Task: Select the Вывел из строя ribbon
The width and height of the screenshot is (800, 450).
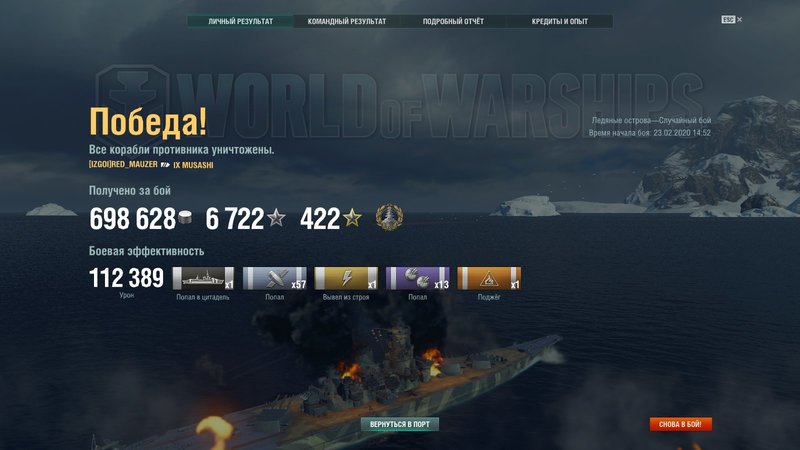Action: pyautogui.click(x=346, y=278)
